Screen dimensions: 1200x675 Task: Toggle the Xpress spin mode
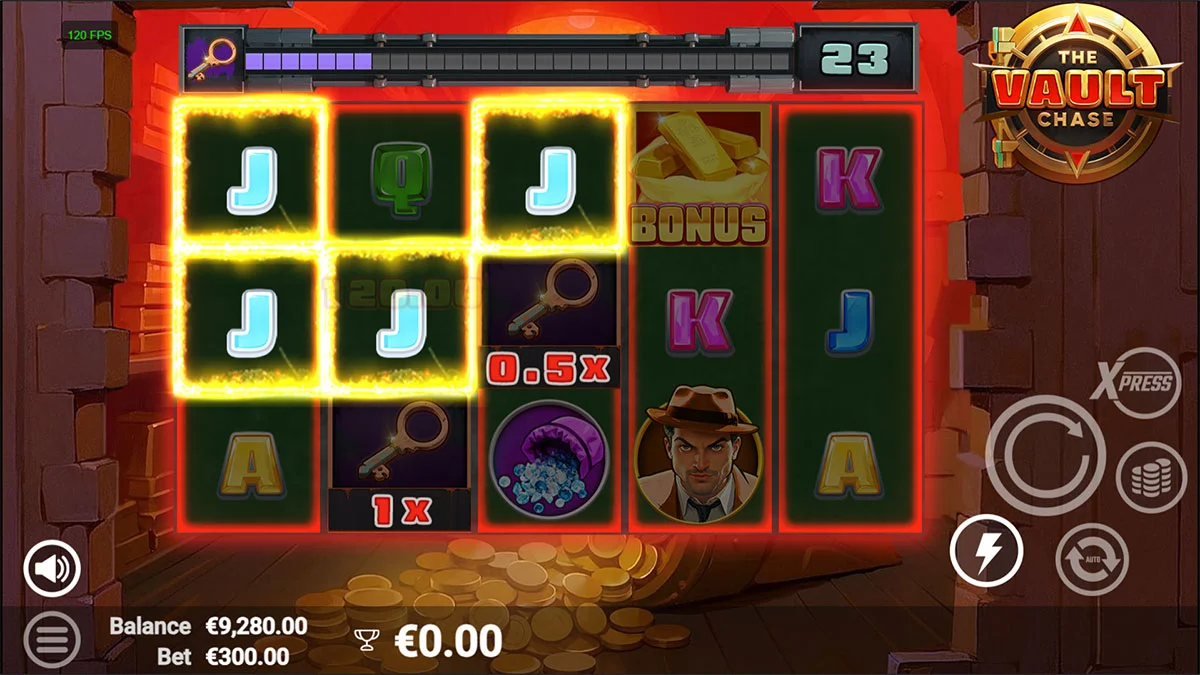(x=1138, y=383)
